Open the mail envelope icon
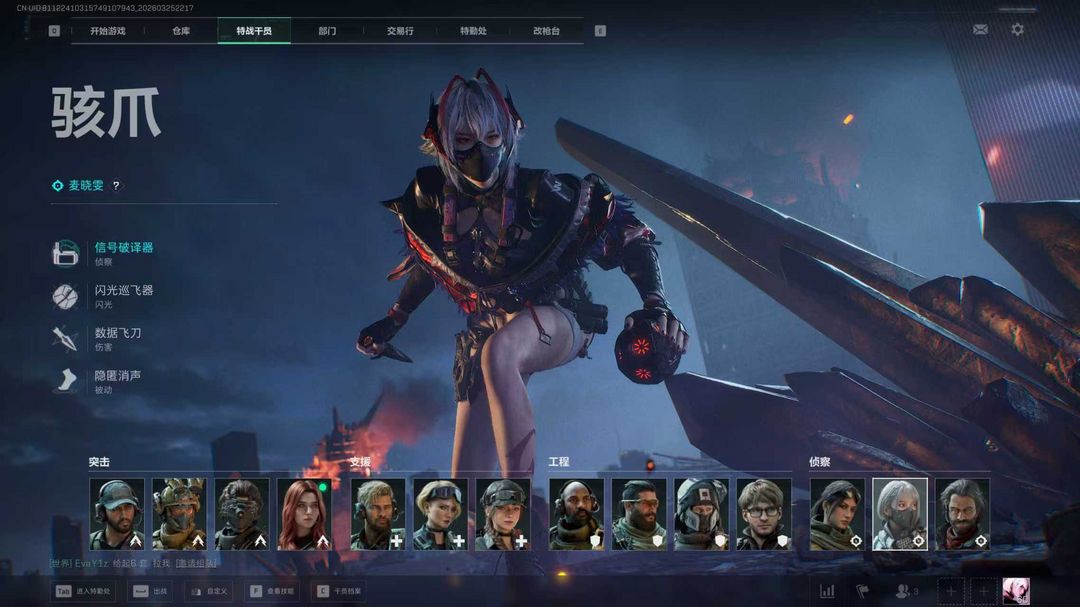 [980, 30]
